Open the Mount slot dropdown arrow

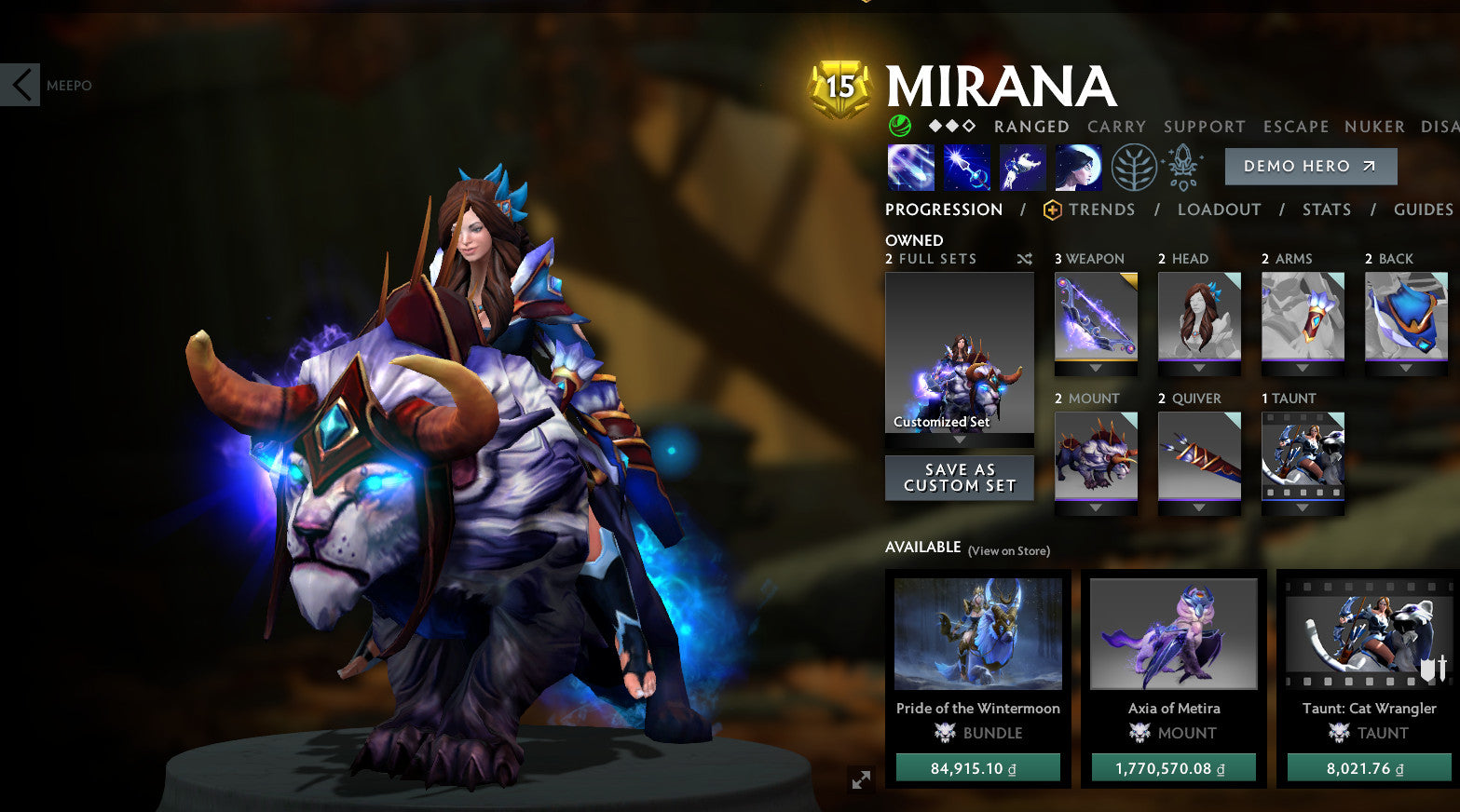pos(1096,508)
